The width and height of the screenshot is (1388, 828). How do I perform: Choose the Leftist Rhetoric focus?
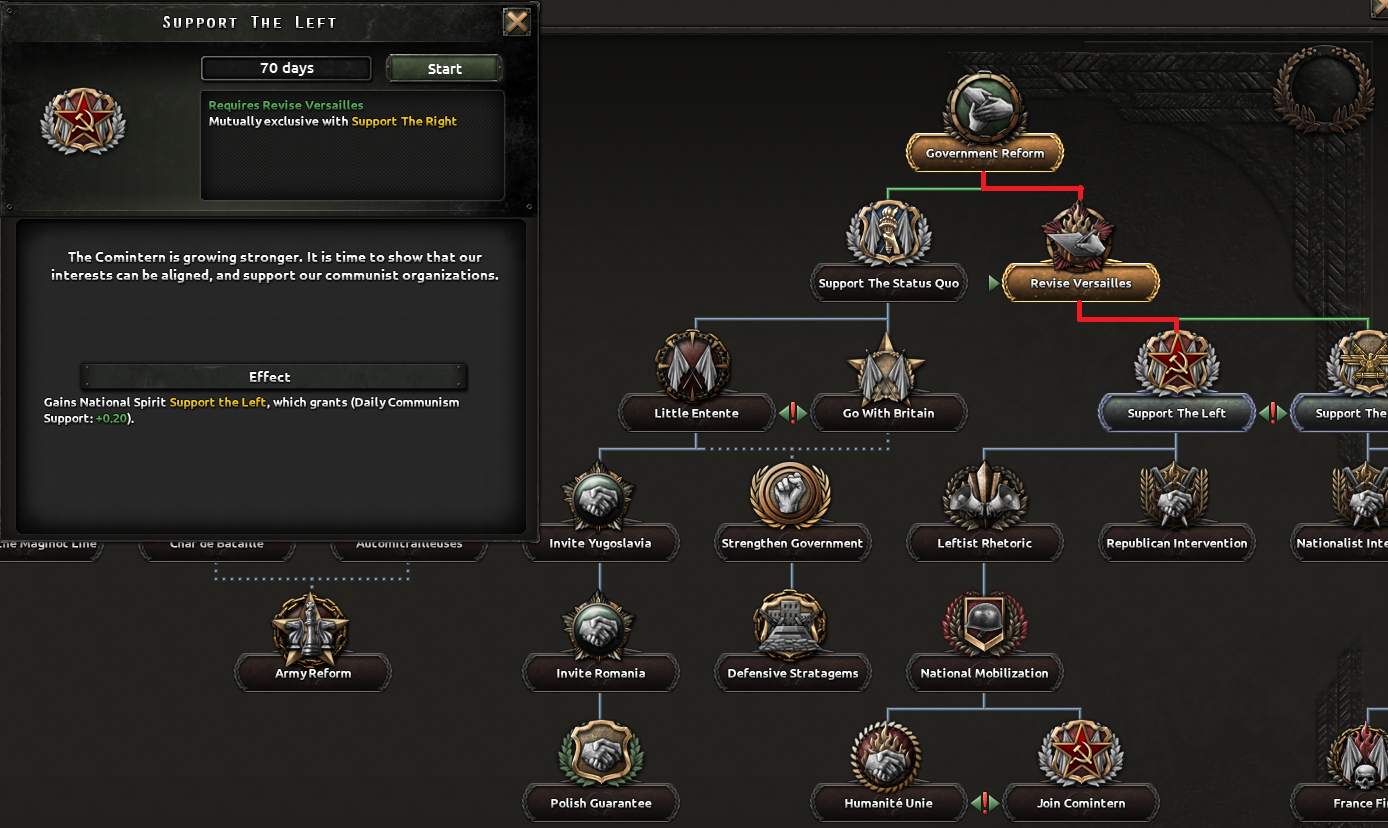pos(985,543)
